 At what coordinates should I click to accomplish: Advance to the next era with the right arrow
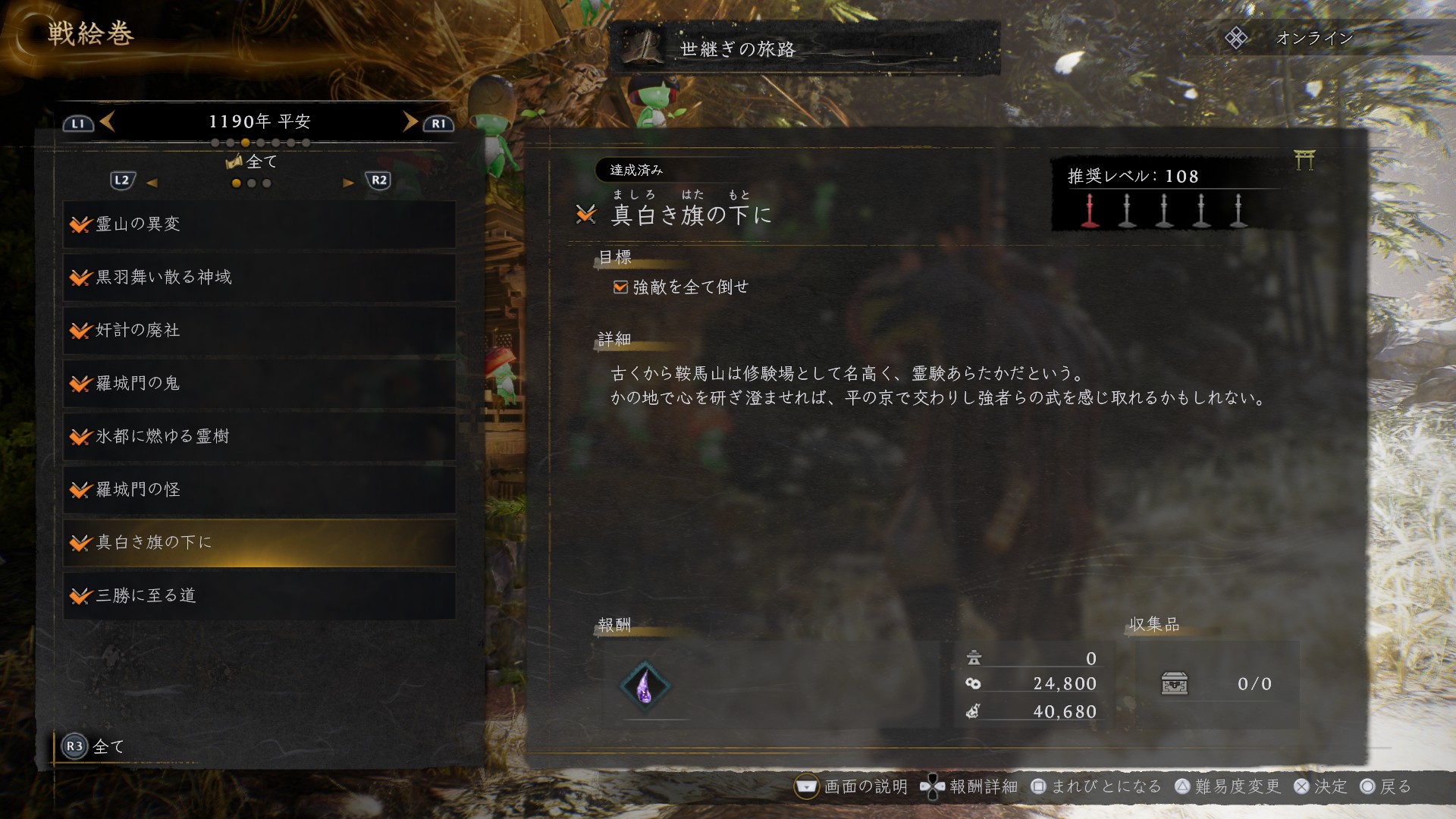click(x=410, y=121)
